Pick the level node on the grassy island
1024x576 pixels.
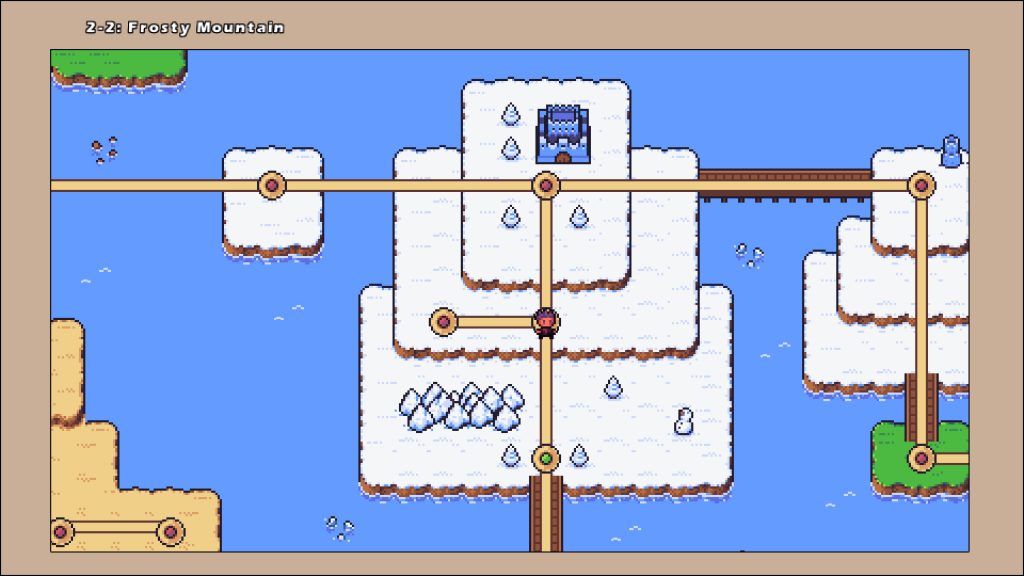pos(921,458)
